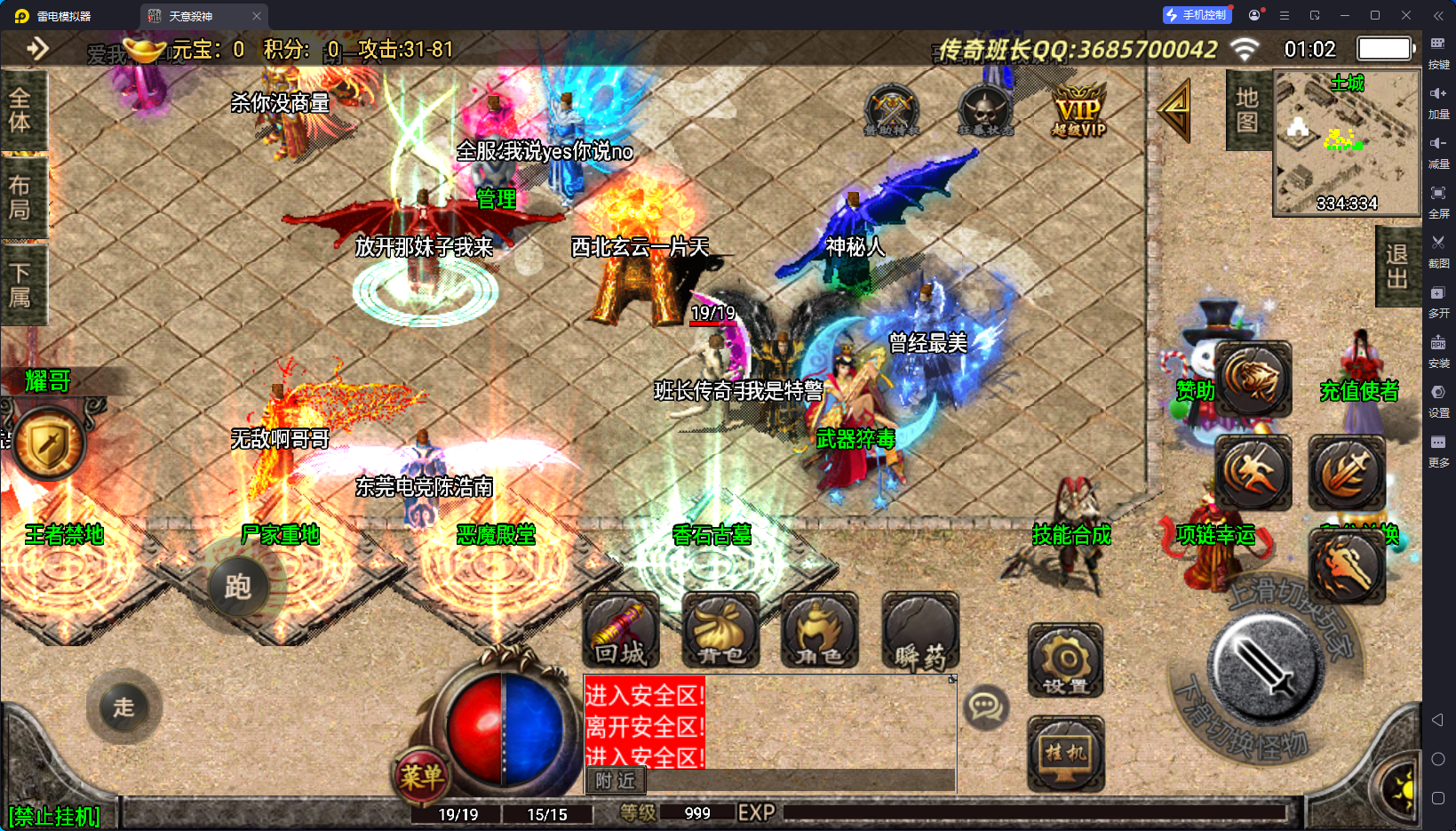Image resolution: width=1456 pixels, height=831 pixels.
Task: Open the 背包 backpack icon
Action: click(721, 631)
